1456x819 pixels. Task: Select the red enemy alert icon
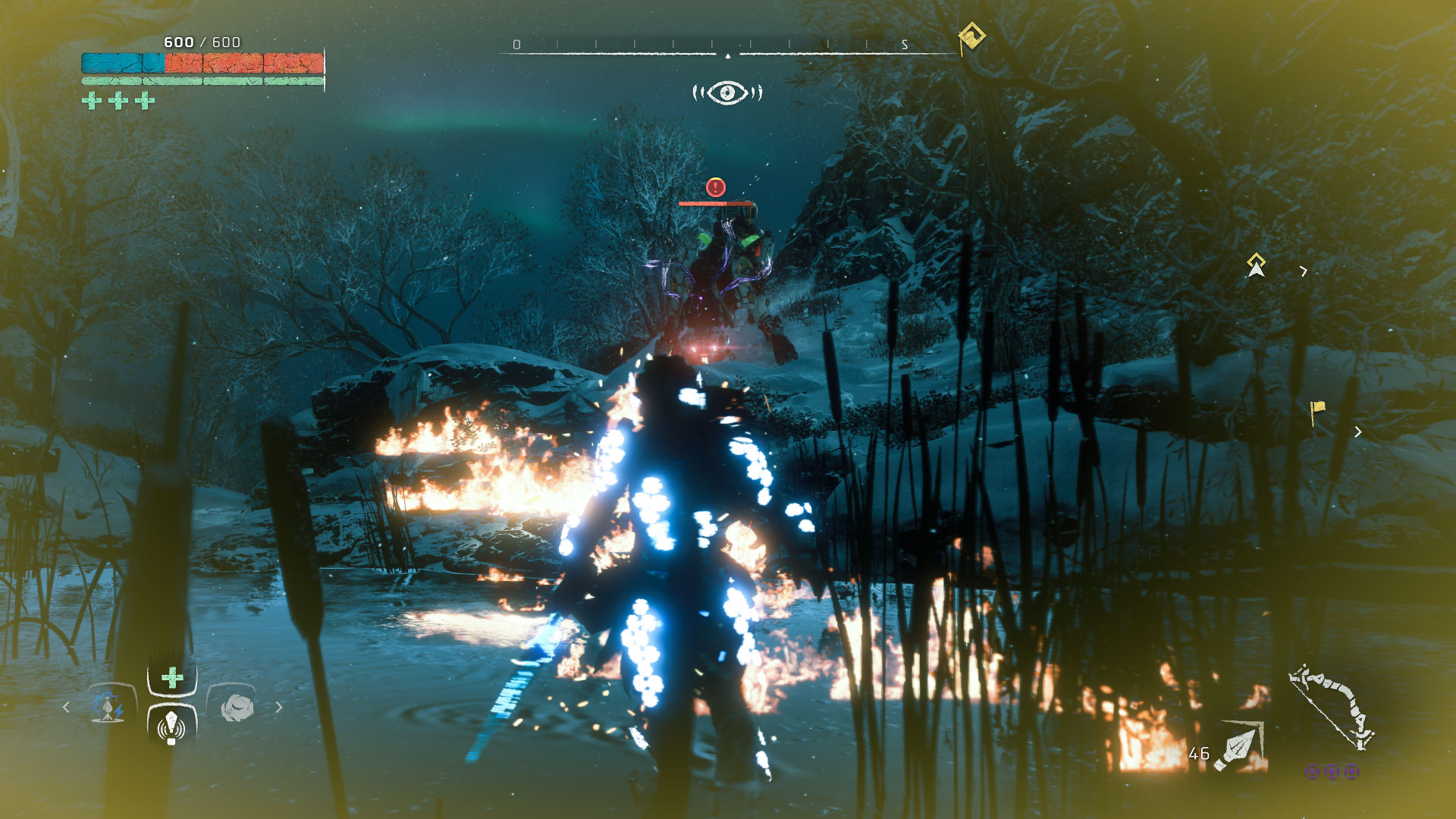(x=715, y=187)
